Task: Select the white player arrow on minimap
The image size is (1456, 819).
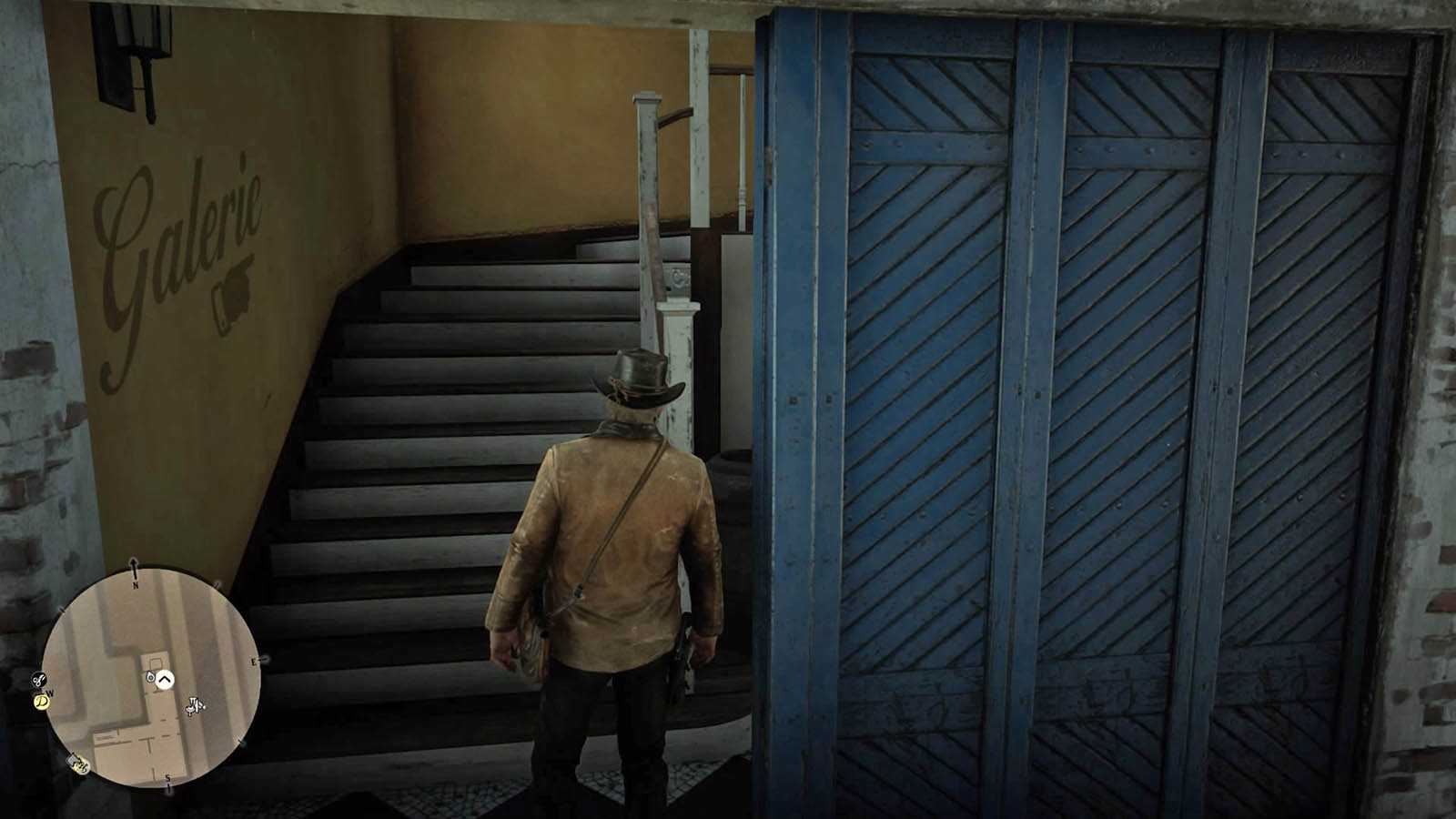Action: click(x=165, y=679)
